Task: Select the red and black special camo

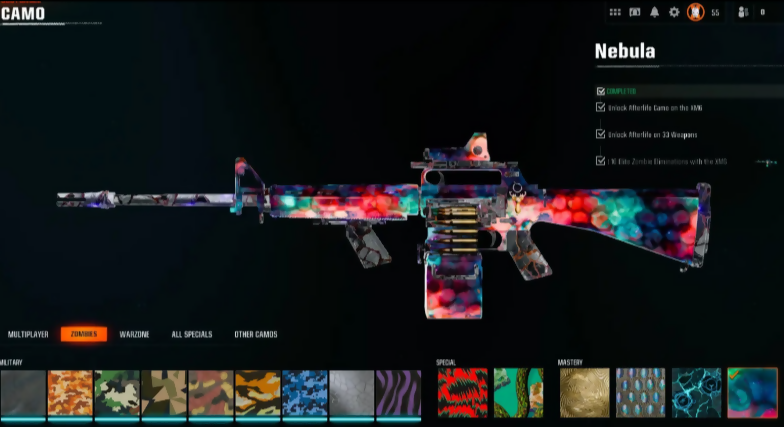Action: coord(463,392)
